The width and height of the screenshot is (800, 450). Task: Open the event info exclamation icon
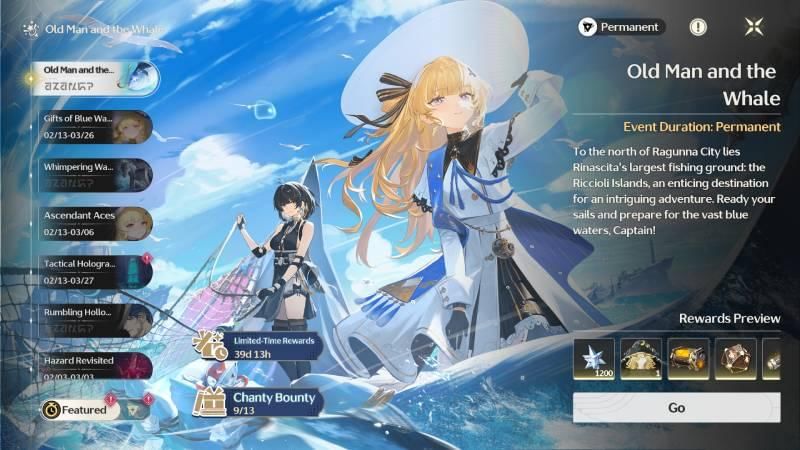(698, 27)
